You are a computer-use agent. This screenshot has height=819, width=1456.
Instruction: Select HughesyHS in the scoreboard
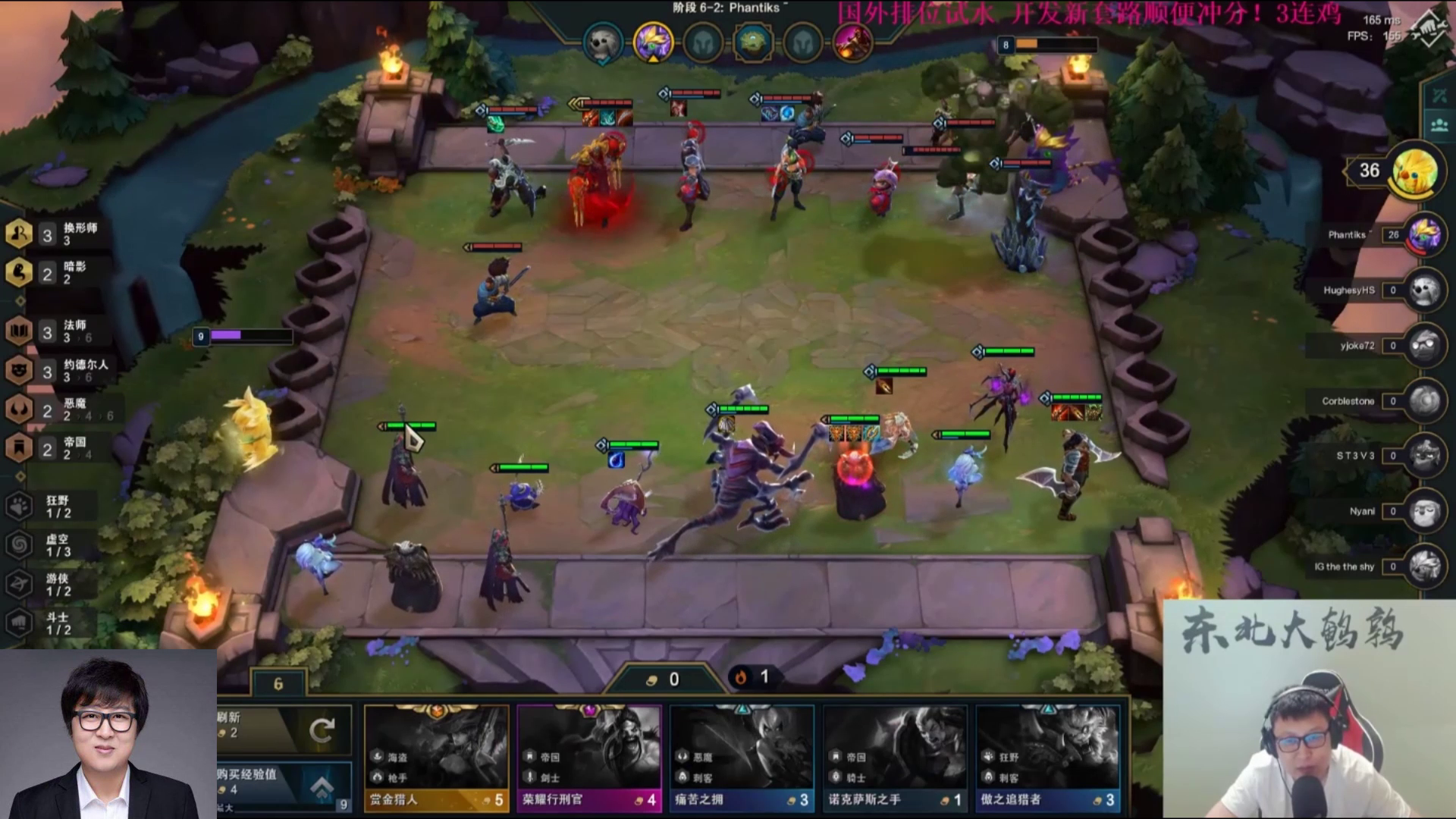pos(1424,290)
